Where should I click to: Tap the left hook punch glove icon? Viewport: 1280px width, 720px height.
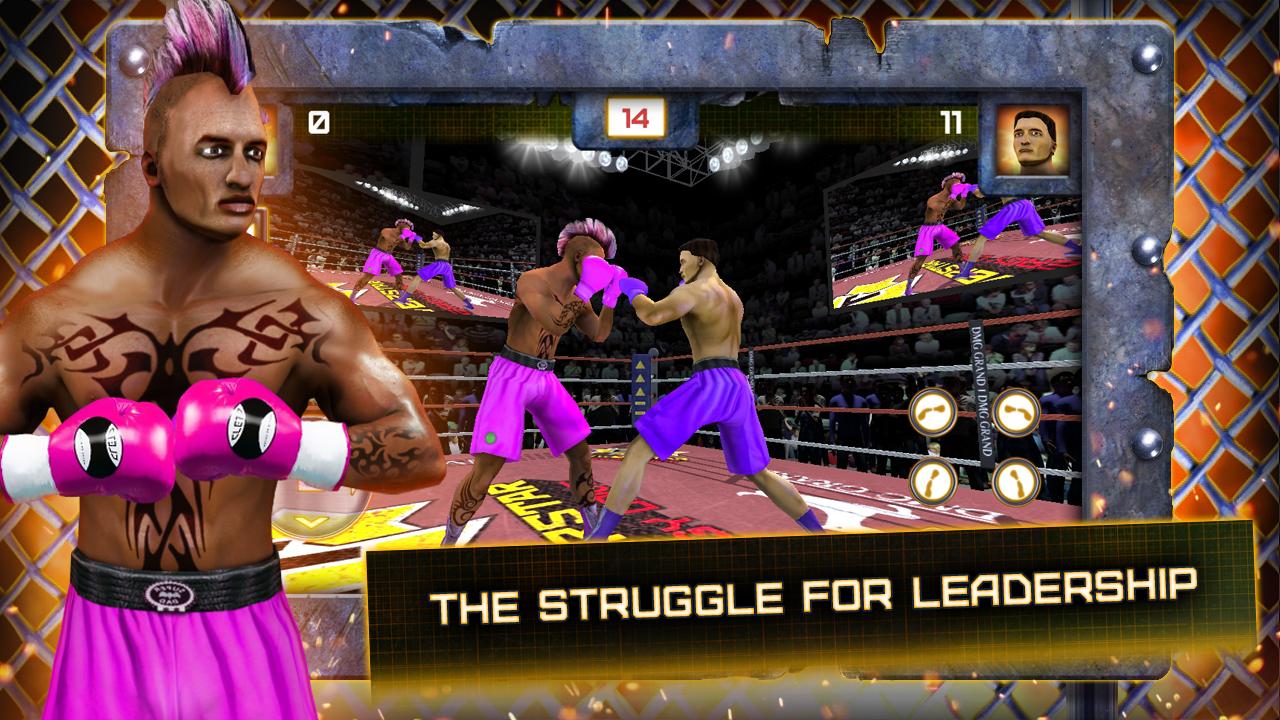[x=931, y=413]
